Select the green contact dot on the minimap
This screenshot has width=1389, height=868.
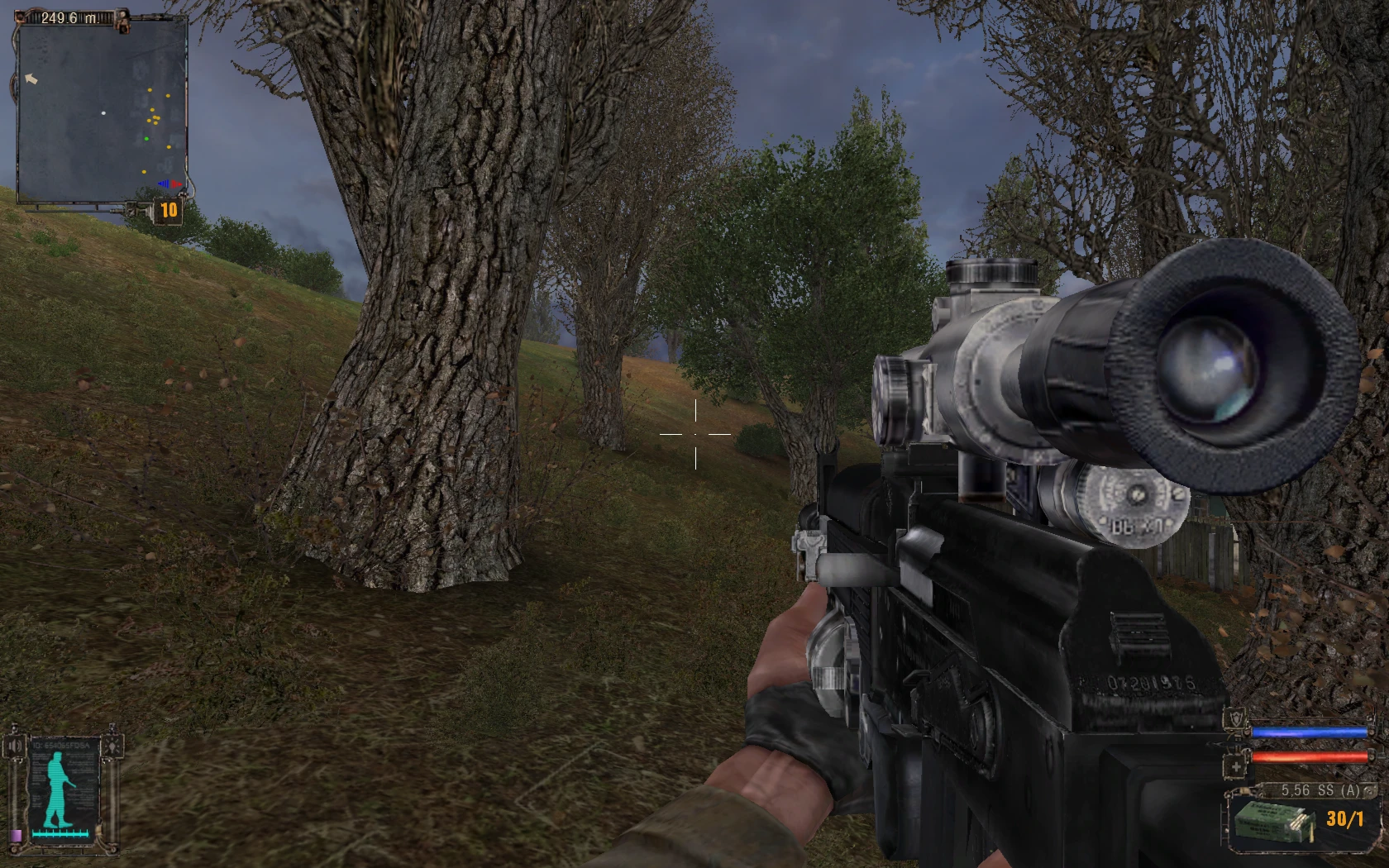click(x=146, y=139)
